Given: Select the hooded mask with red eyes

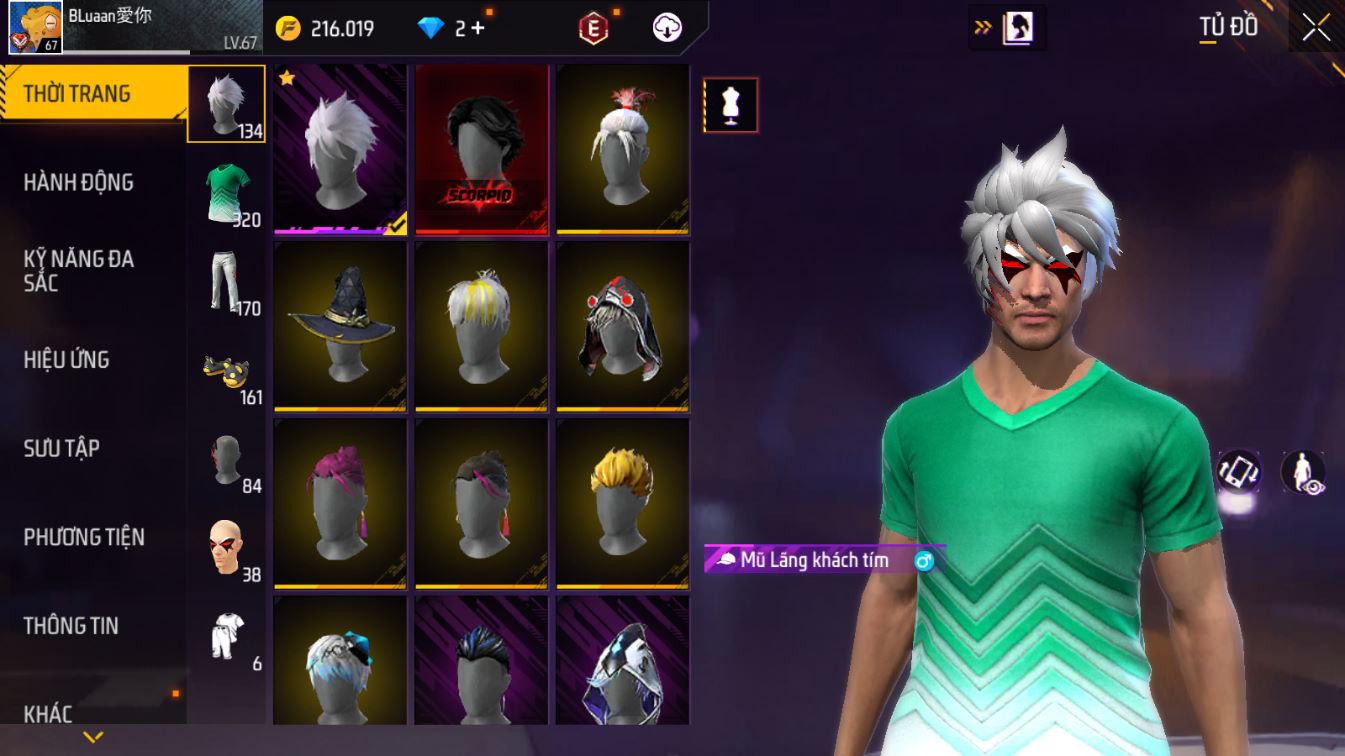Looking at the screenshot, I should click(x=623, y=326).
